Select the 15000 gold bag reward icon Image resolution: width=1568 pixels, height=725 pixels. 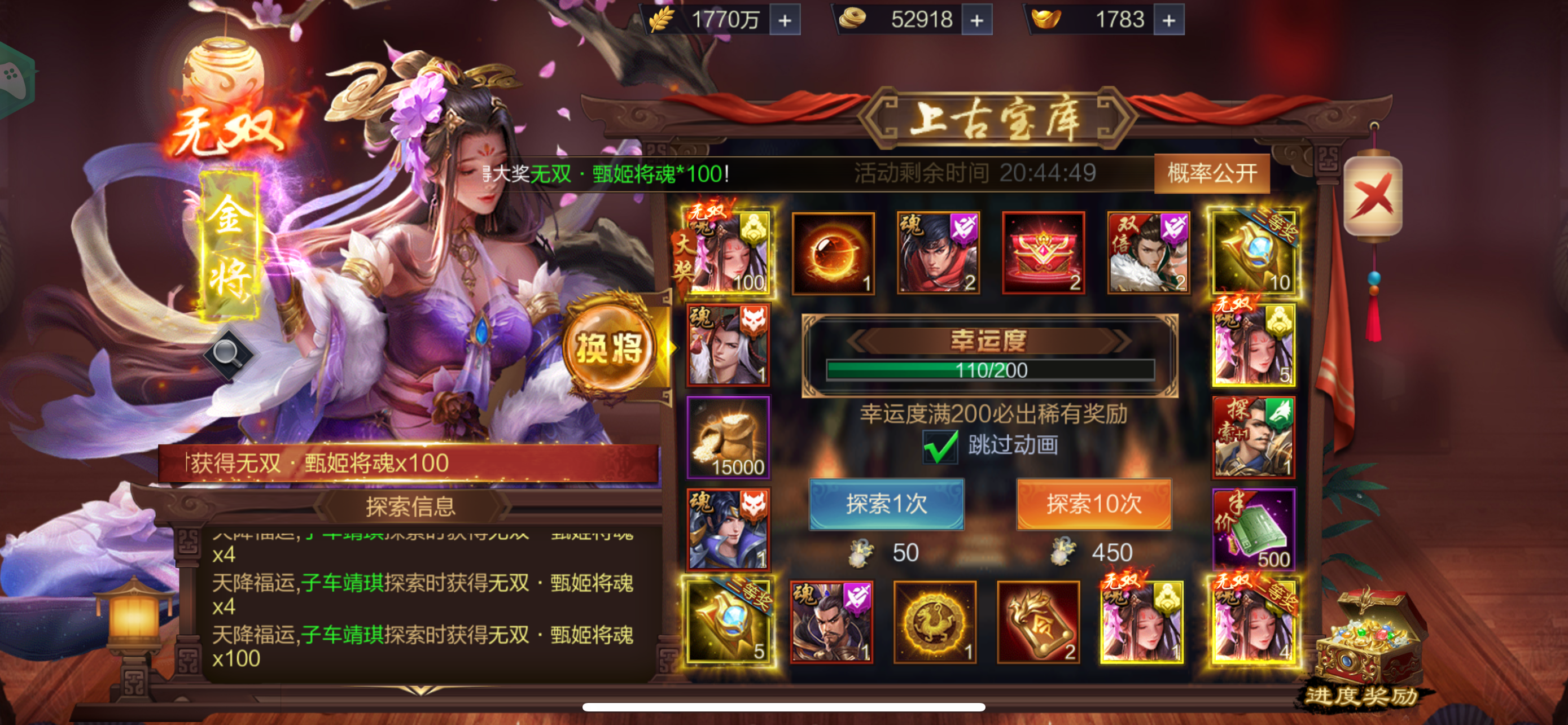729,437
